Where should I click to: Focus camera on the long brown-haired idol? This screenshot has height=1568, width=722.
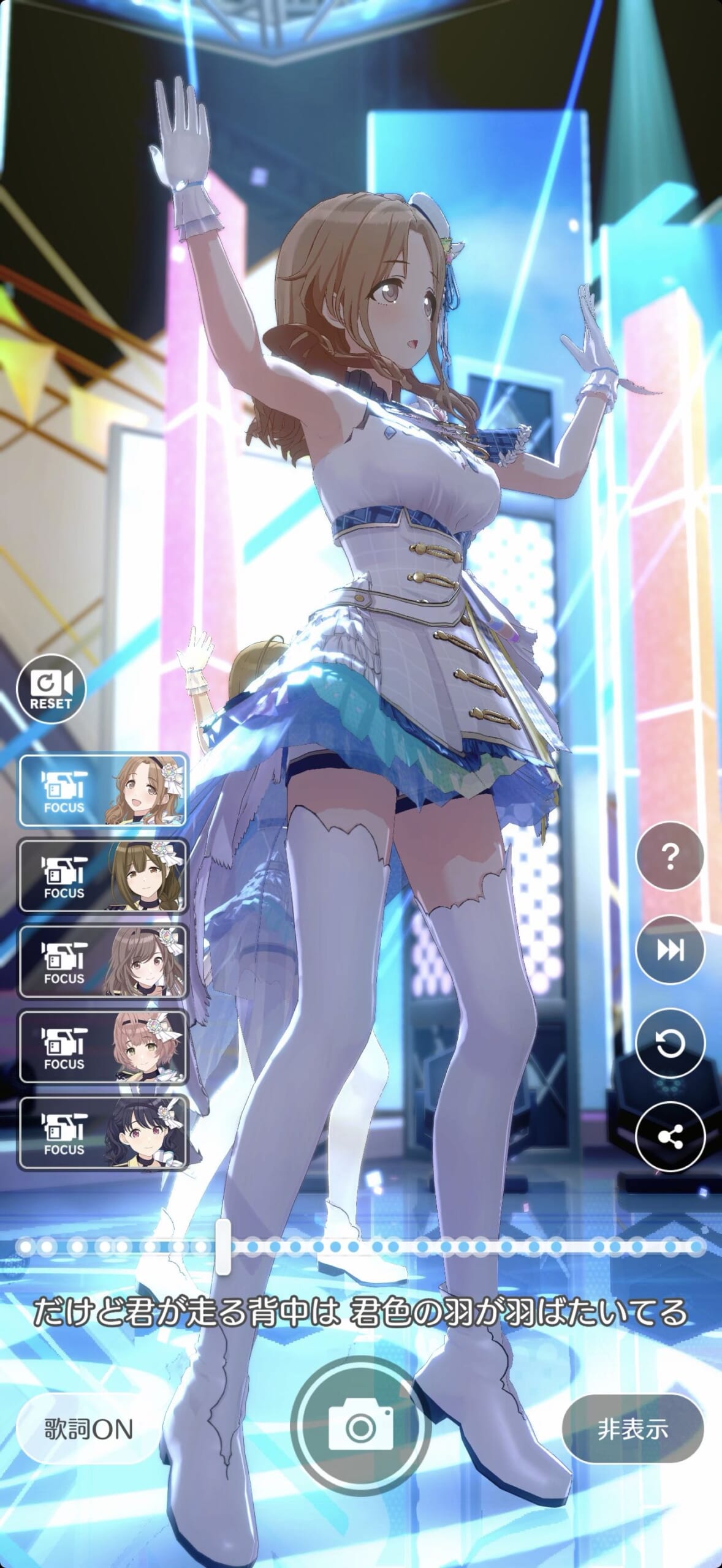tap(103, 962)
